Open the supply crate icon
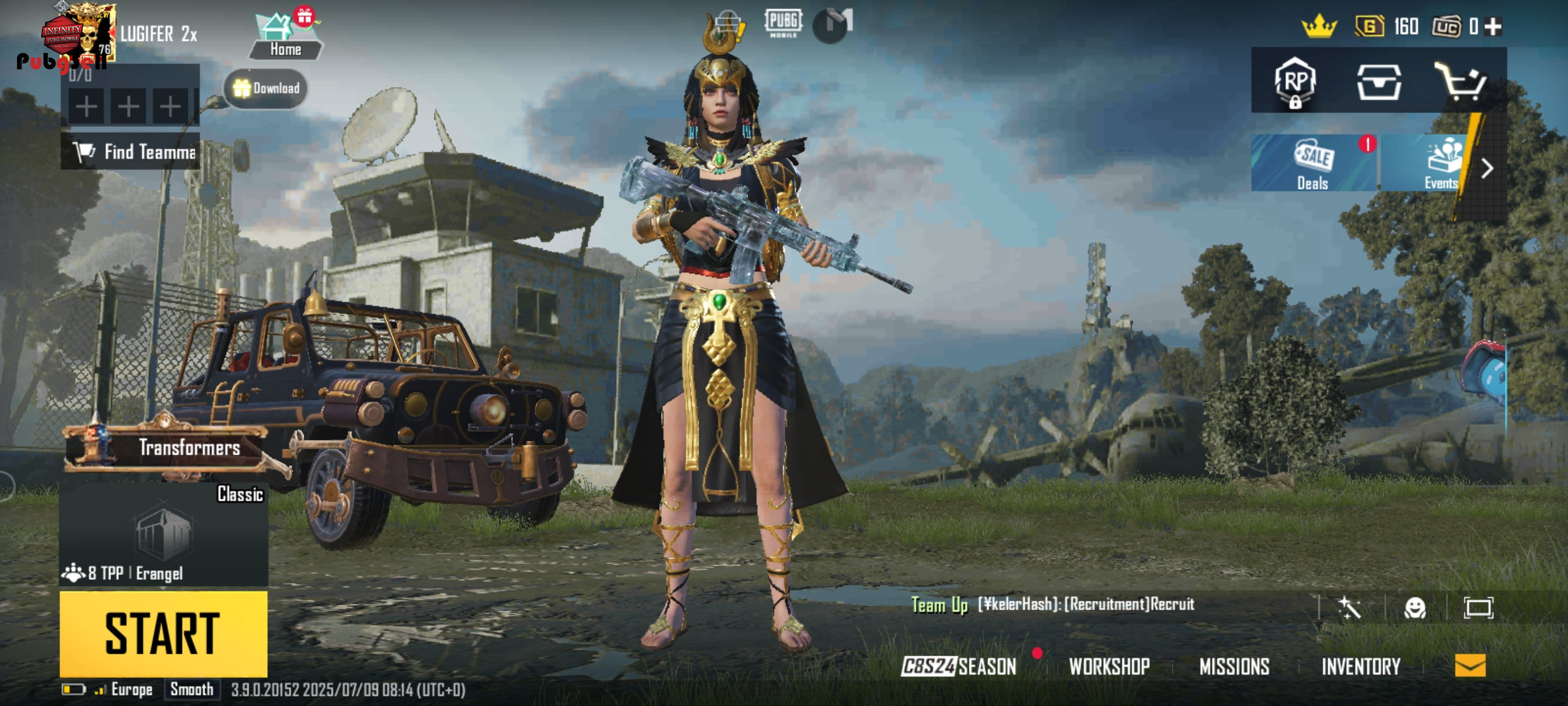The height and width of the screenshot is (706, 1568). click(x=1379, y=82)
